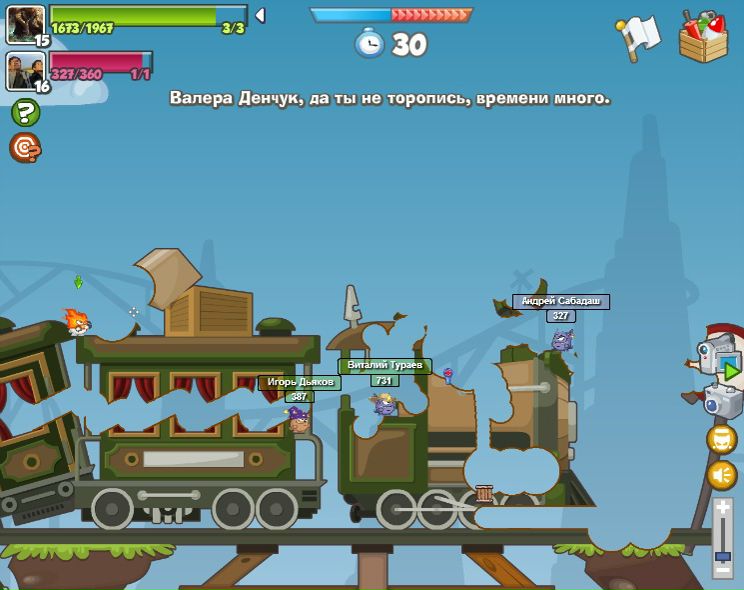Screen dimensions: 744x590
Task: Select the level 15 team avatar
Action: [x=25, y=24]
